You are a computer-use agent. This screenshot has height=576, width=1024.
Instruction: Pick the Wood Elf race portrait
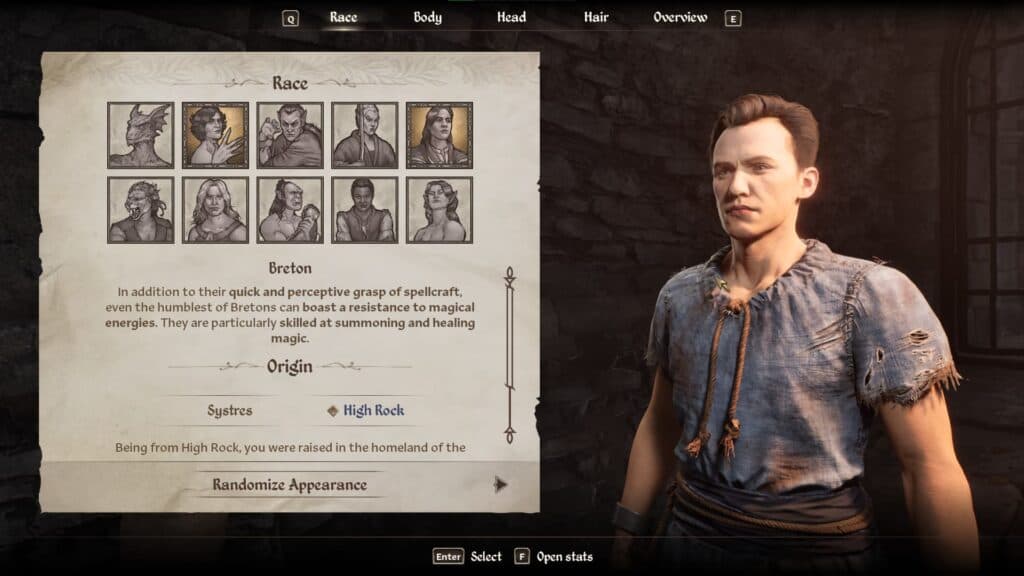pos(440,210)
